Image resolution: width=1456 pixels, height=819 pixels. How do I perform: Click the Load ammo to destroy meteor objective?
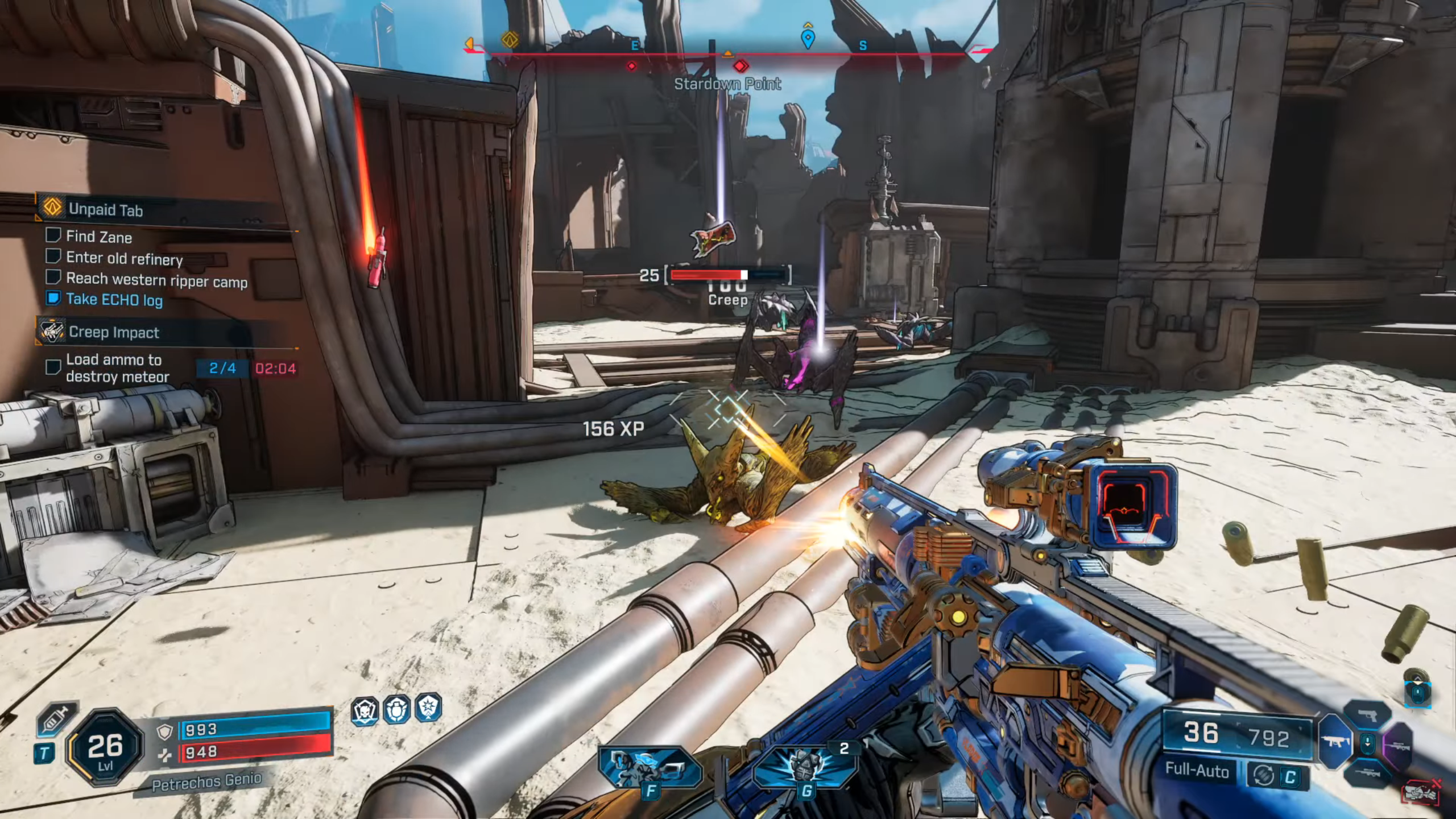tap(117, 368)
